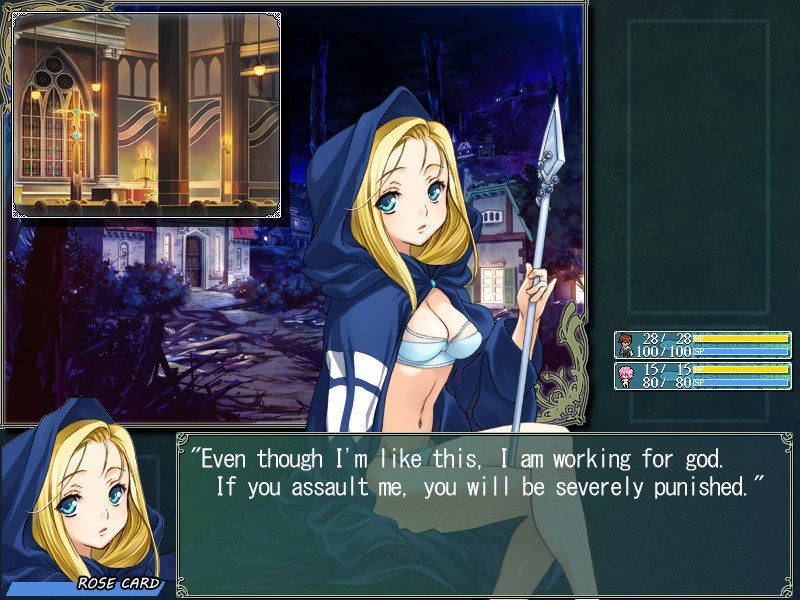Select the church interior preview thumbnail
The width and height of the screenshot is (800, 600).
tap(146, 115)
